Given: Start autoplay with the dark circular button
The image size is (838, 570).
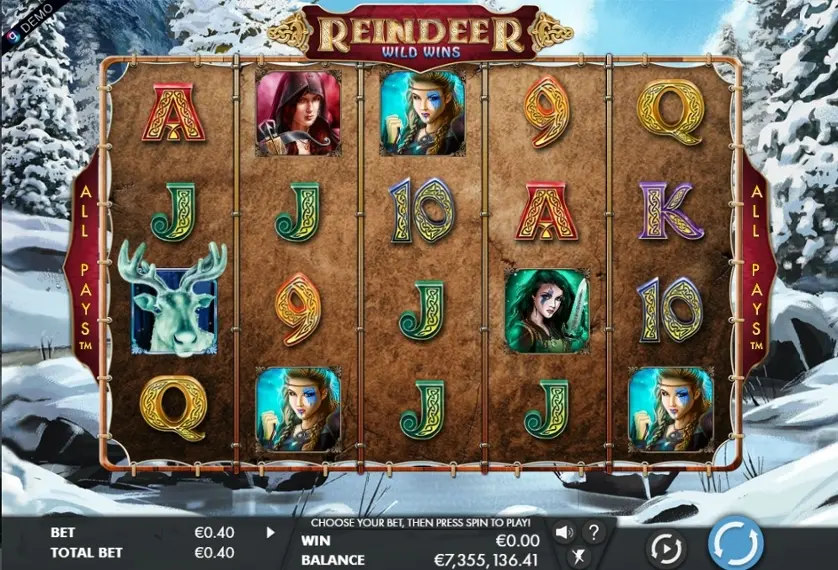Looking at the screenshot, I should [666, 548].
